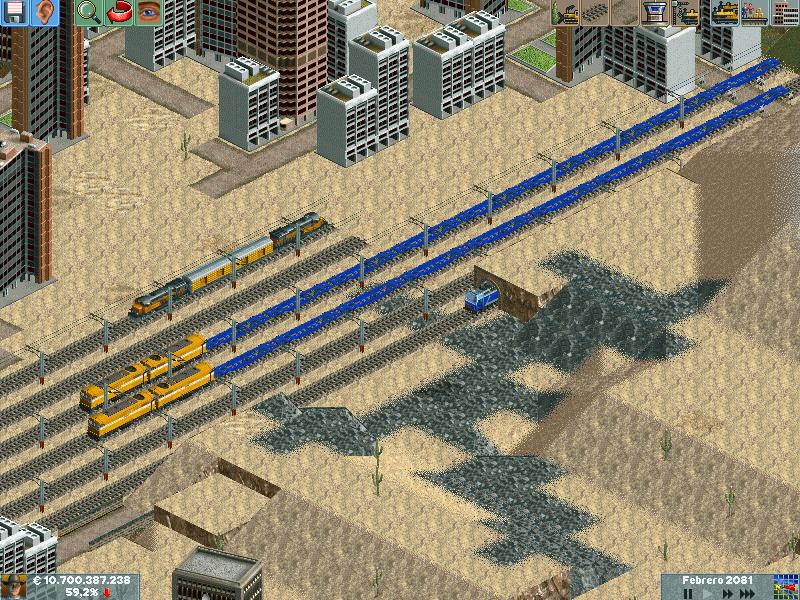
Task: Open the ear audio options menu
Action: pos(41,13)
